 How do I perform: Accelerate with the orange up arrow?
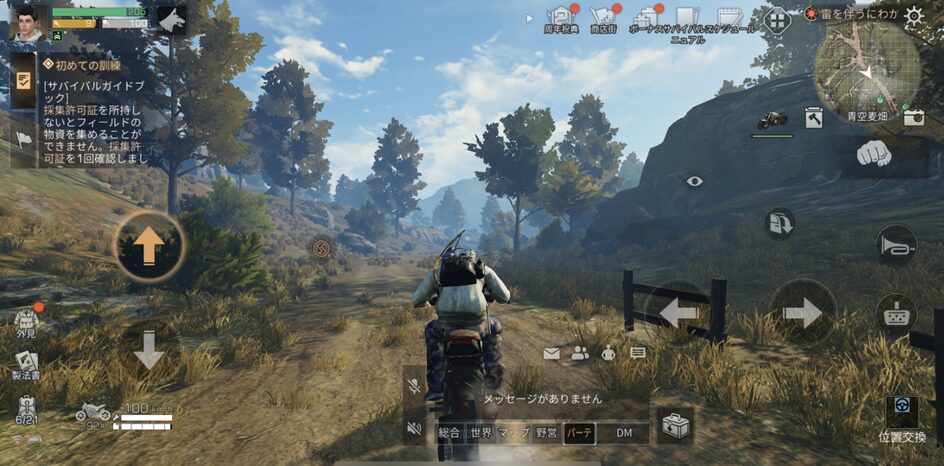149,246
